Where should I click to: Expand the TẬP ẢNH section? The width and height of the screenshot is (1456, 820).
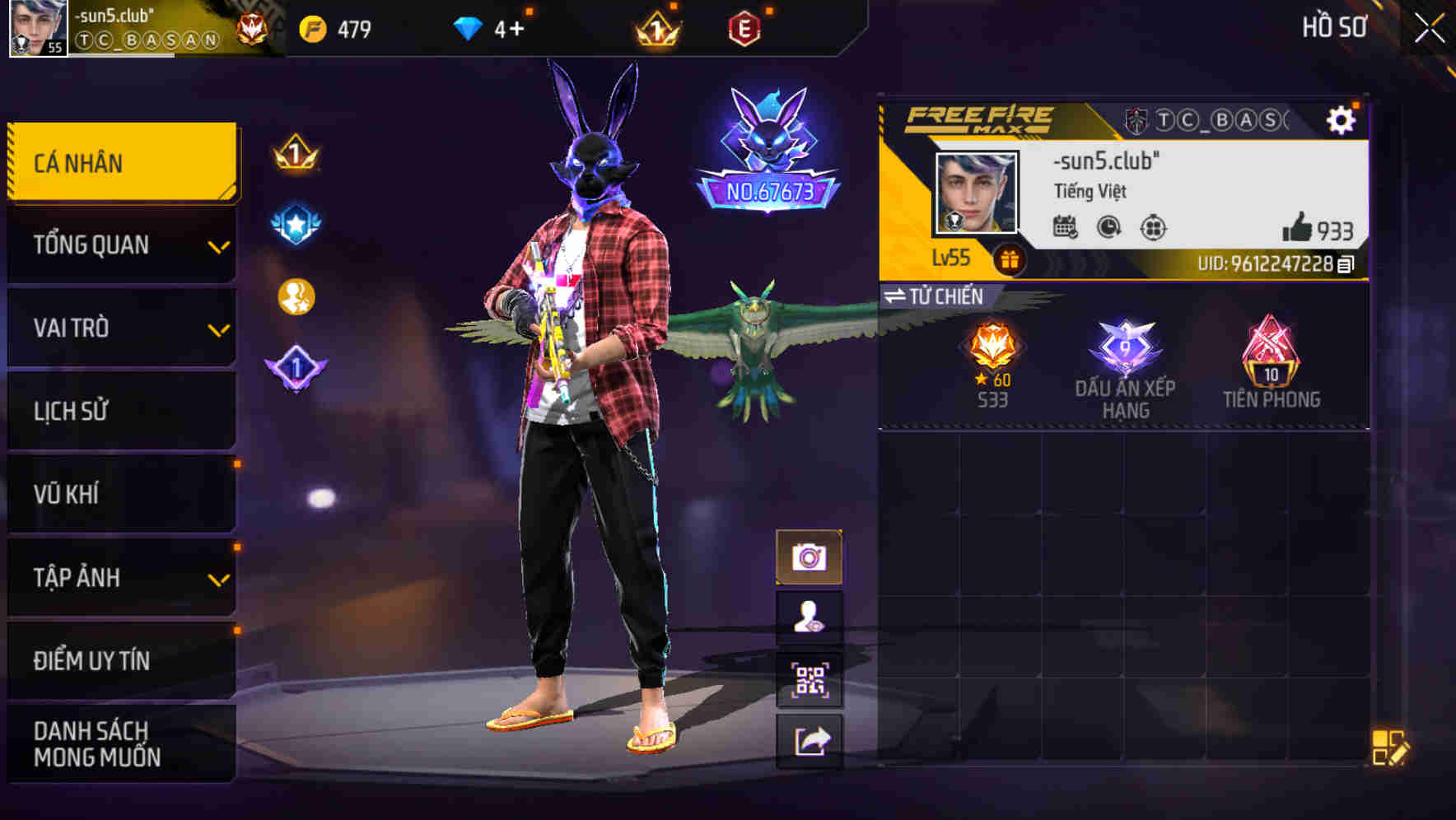point(119,578)
